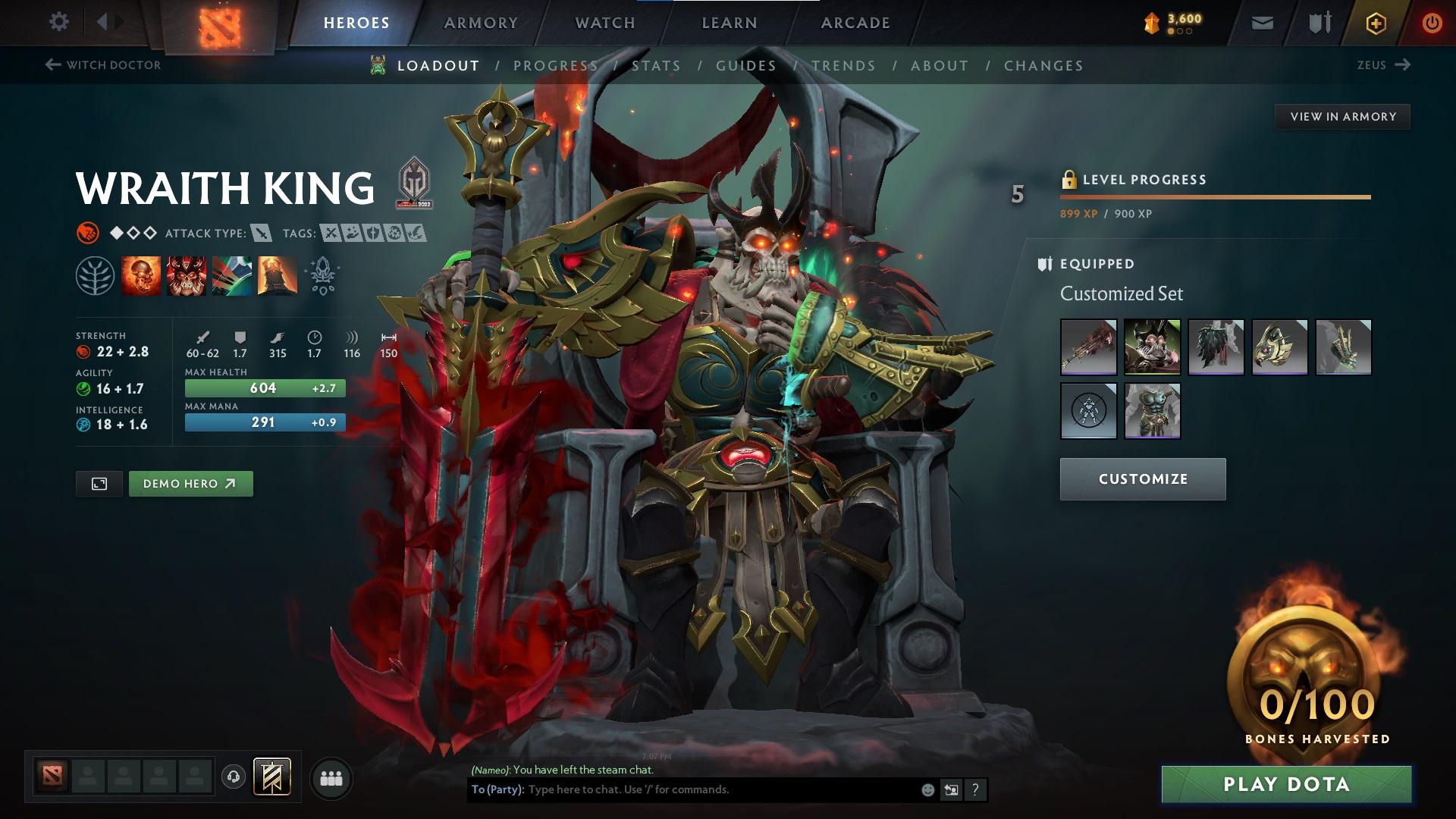Image resolution: width=1456 pixels, height=819 pixels.
Task: Go to next hero Zeus
Action: (x=1383, y=65)
